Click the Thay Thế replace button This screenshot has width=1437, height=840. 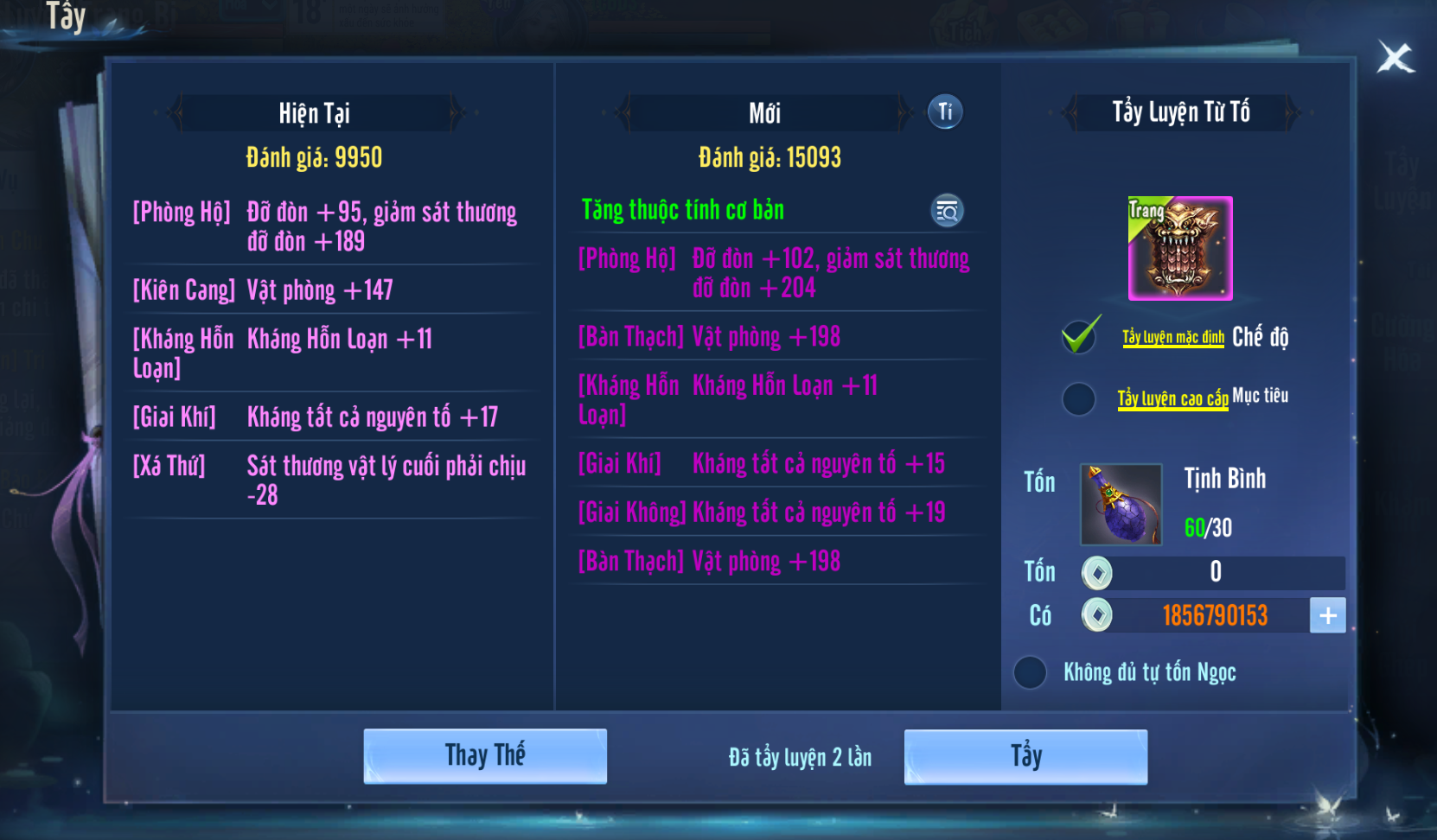click(x=485, y=756)
